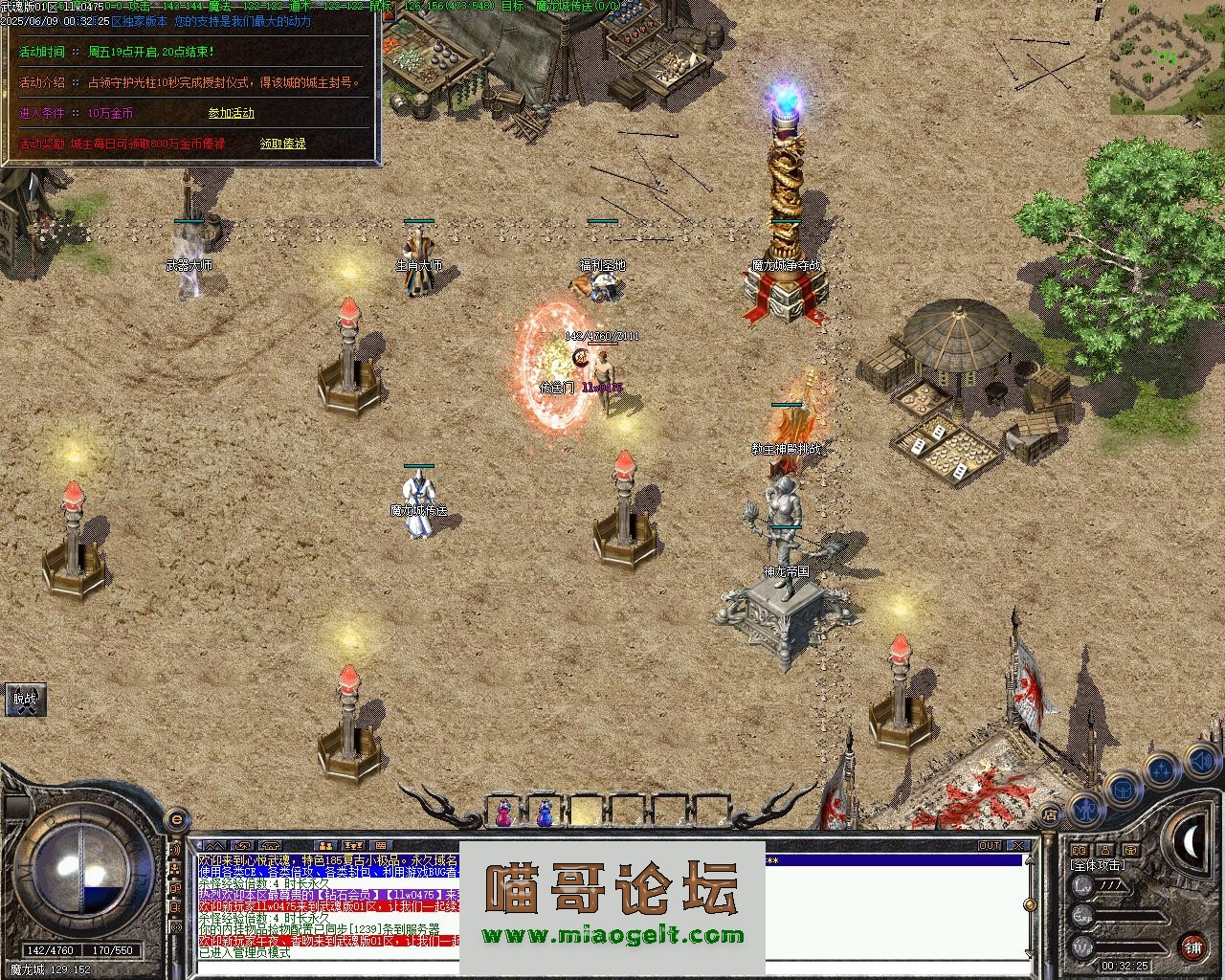Open the minimap in the top-right corner
Screen dimensions: 1225x980
(1168, 56)
